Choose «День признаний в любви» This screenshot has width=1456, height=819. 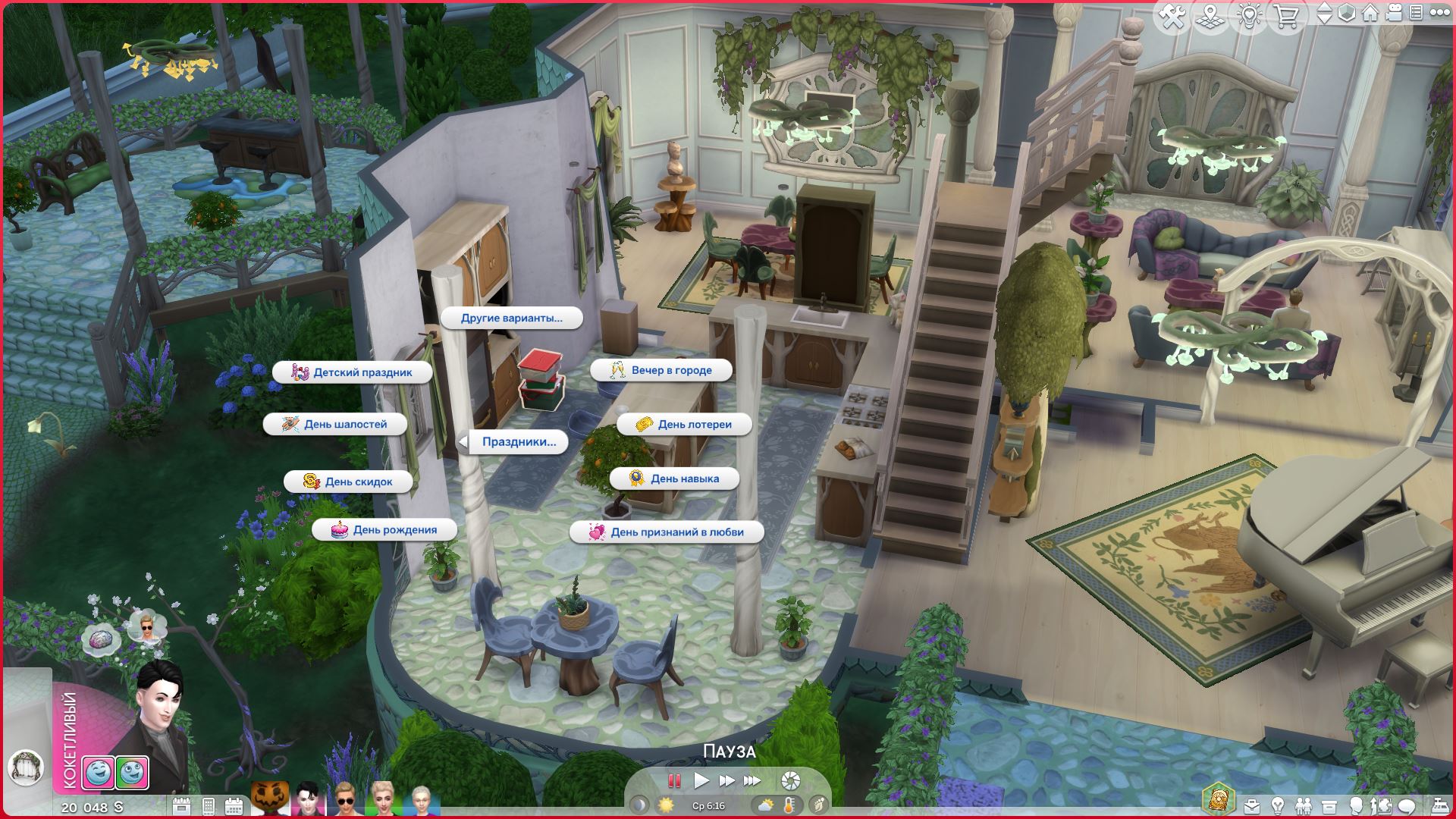pyautogui.click(x=667, y=532)
